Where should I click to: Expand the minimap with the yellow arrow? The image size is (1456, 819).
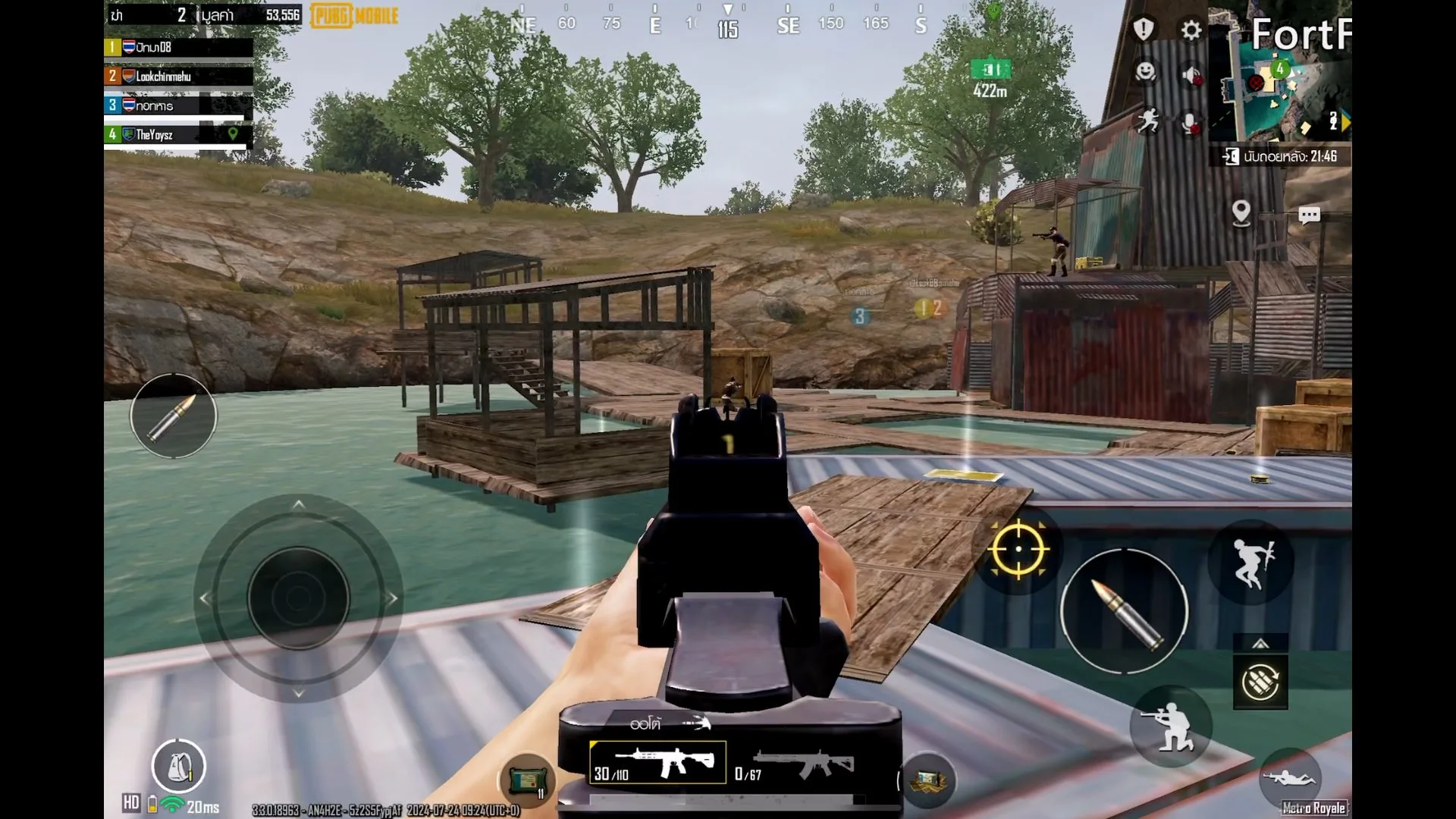(x=1345, y=119)
